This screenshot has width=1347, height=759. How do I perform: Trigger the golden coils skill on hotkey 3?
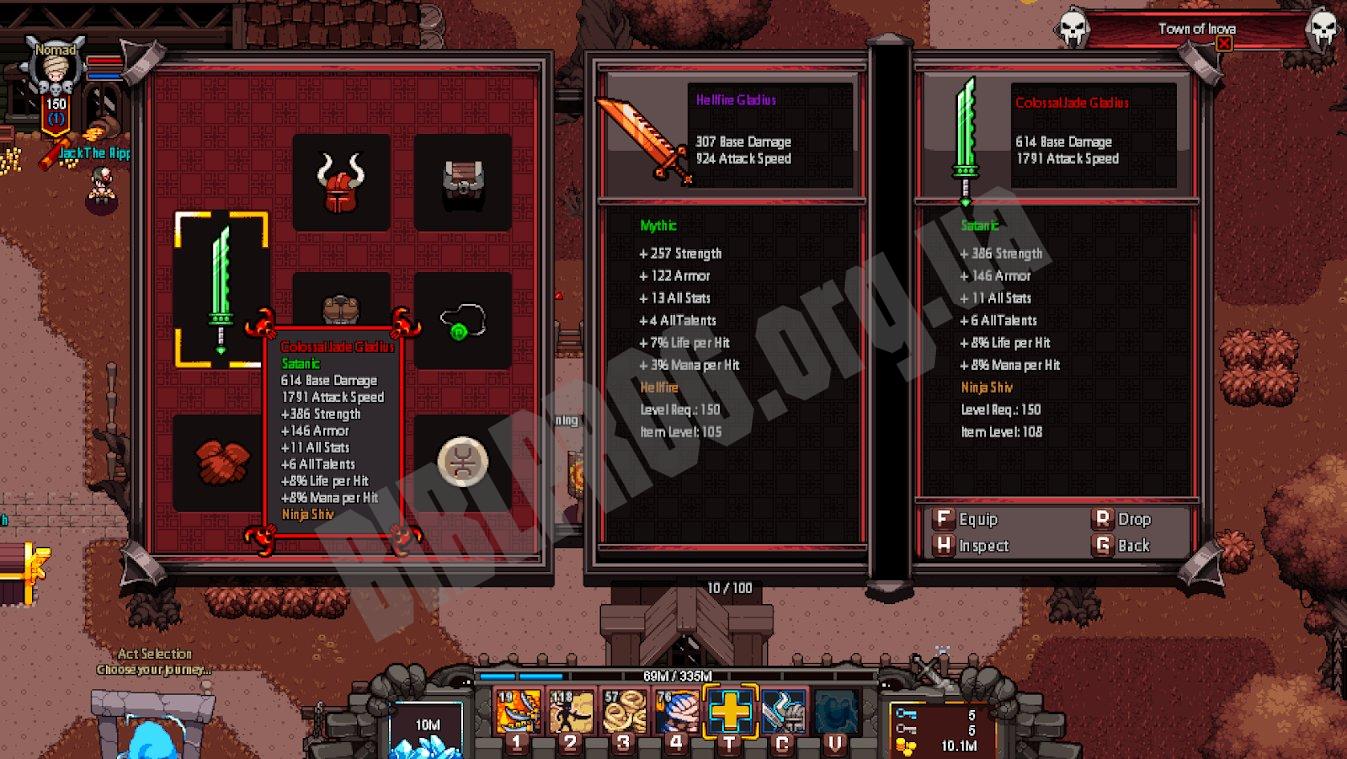pyautogui.click(x=624, y=712)
